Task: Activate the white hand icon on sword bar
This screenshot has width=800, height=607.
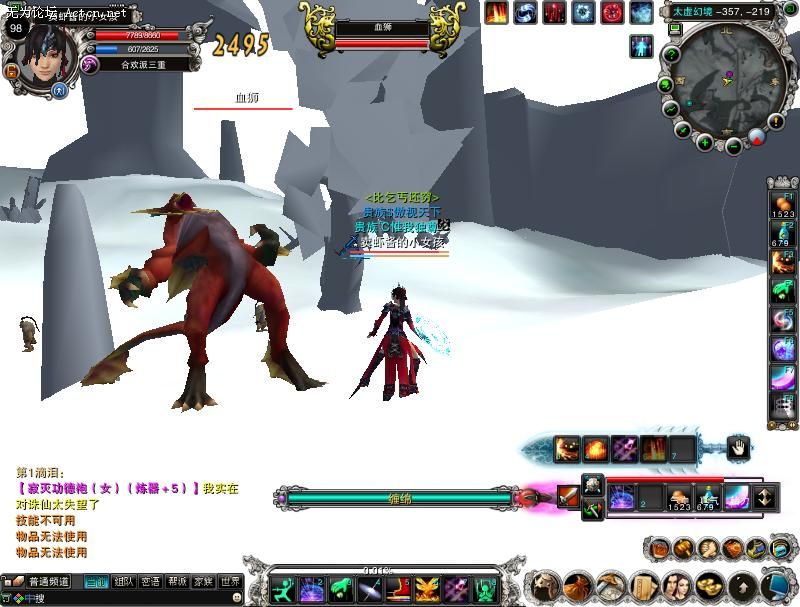Action: point(736,448)
